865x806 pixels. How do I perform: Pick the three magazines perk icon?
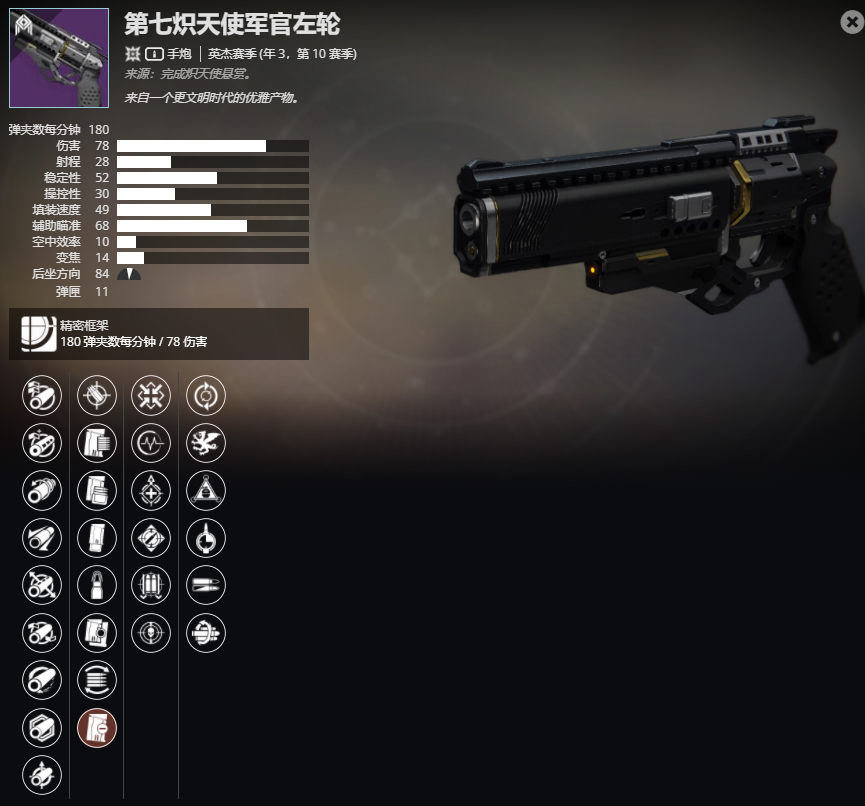(151, 585)
